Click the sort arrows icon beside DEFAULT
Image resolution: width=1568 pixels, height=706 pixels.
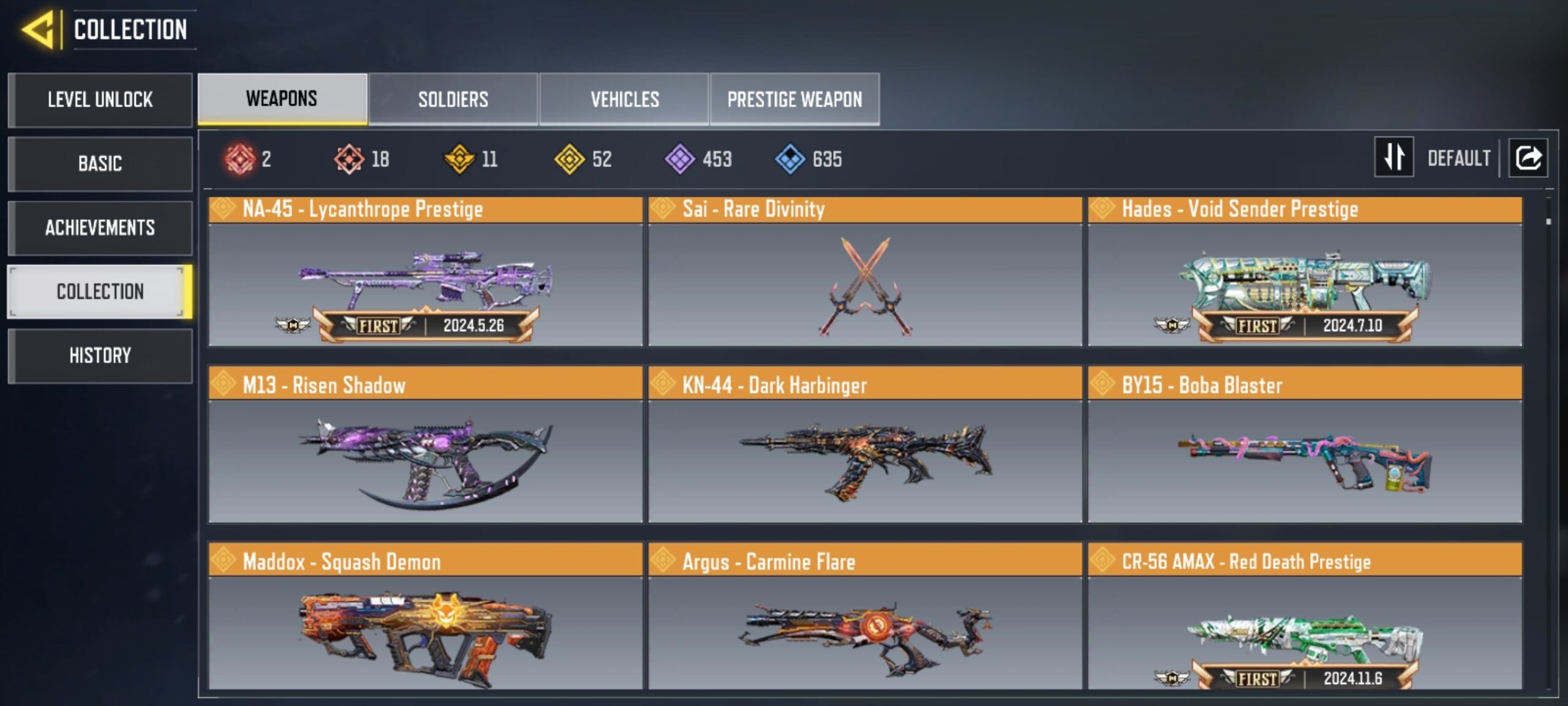tap(1393, 158)
